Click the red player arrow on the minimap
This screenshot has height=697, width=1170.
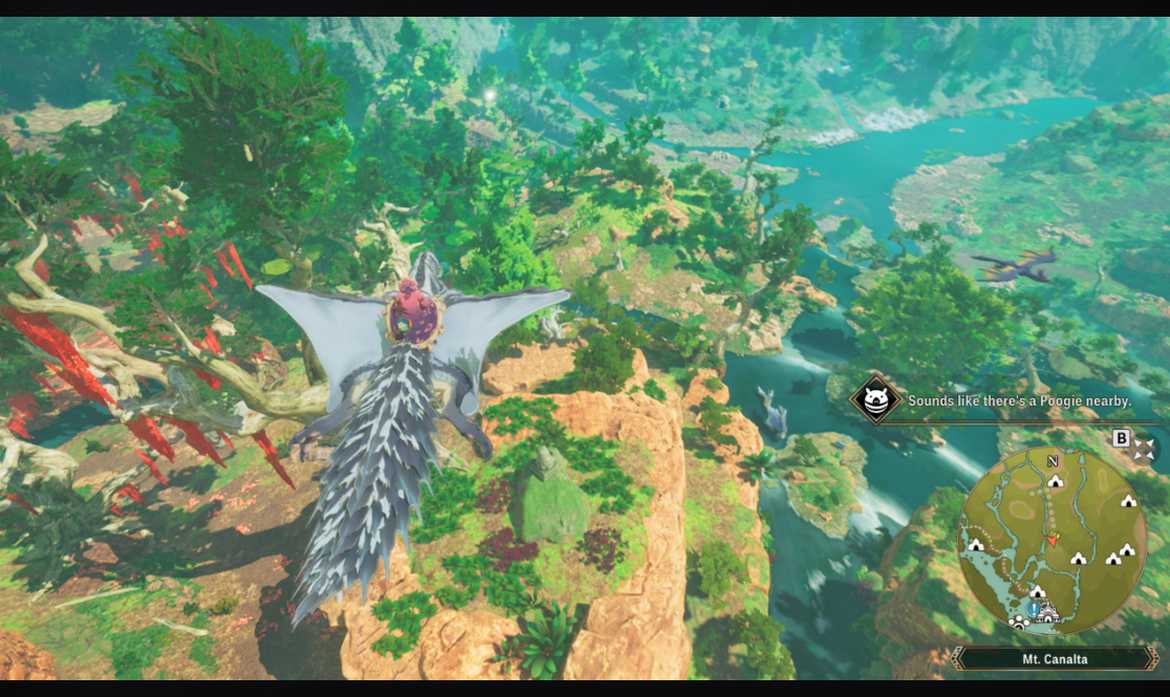point(1052,539)
